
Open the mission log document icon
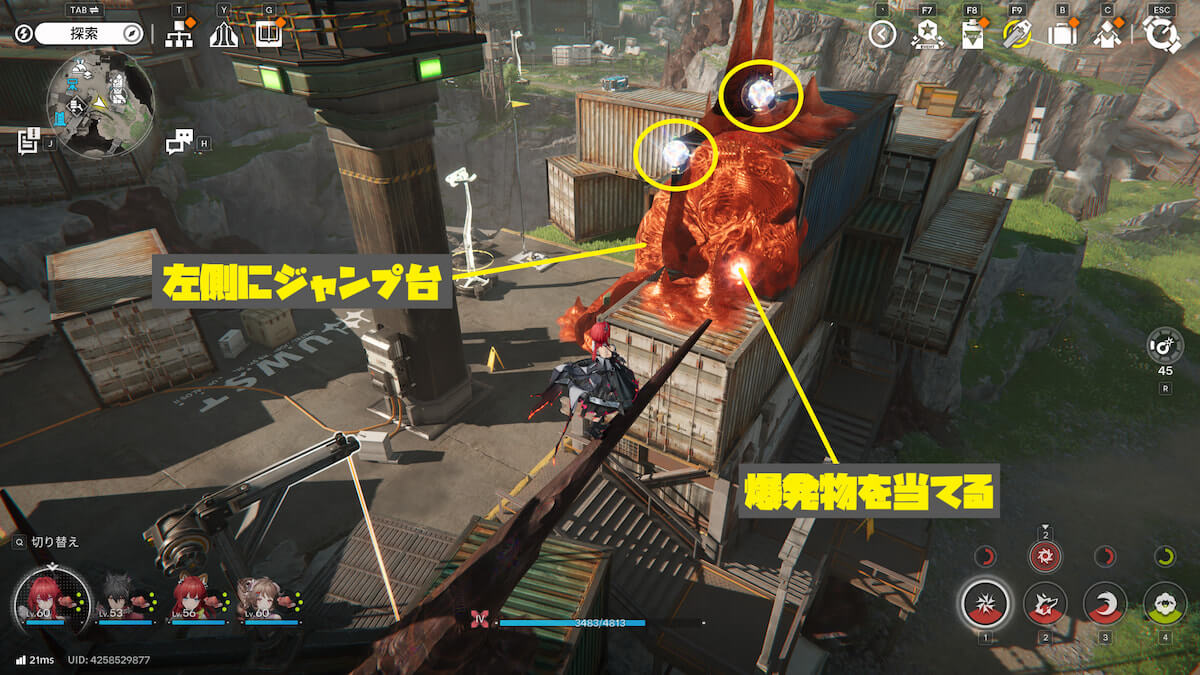(28, 141)
